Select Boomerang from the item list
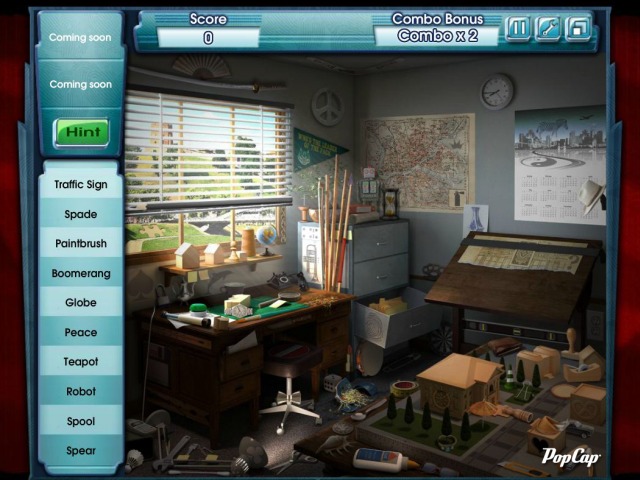This screenshot has width=640, height=480. [x=81, y=273]
